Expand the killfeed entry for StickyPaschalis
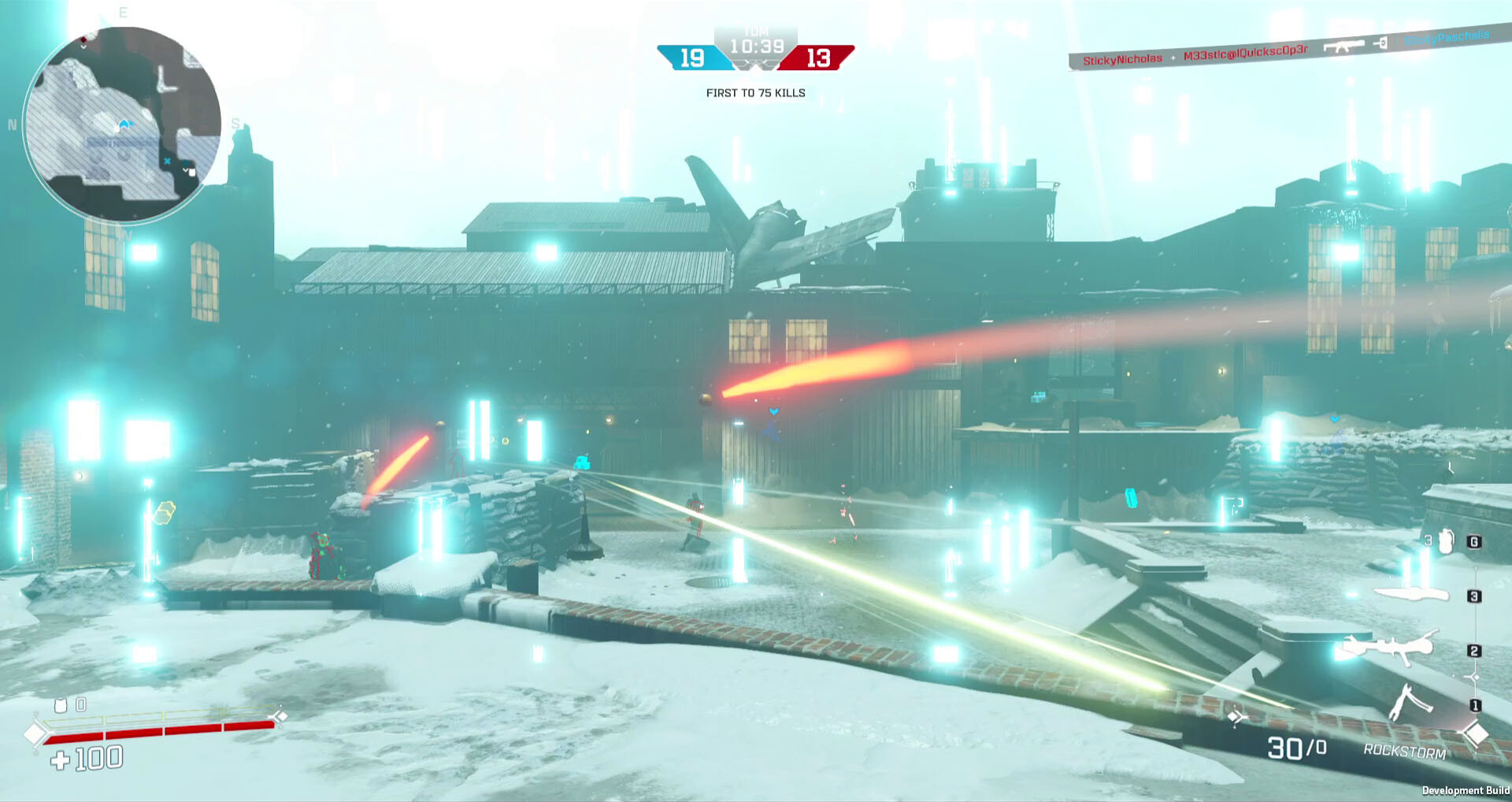 click(x=1447, y=37)
